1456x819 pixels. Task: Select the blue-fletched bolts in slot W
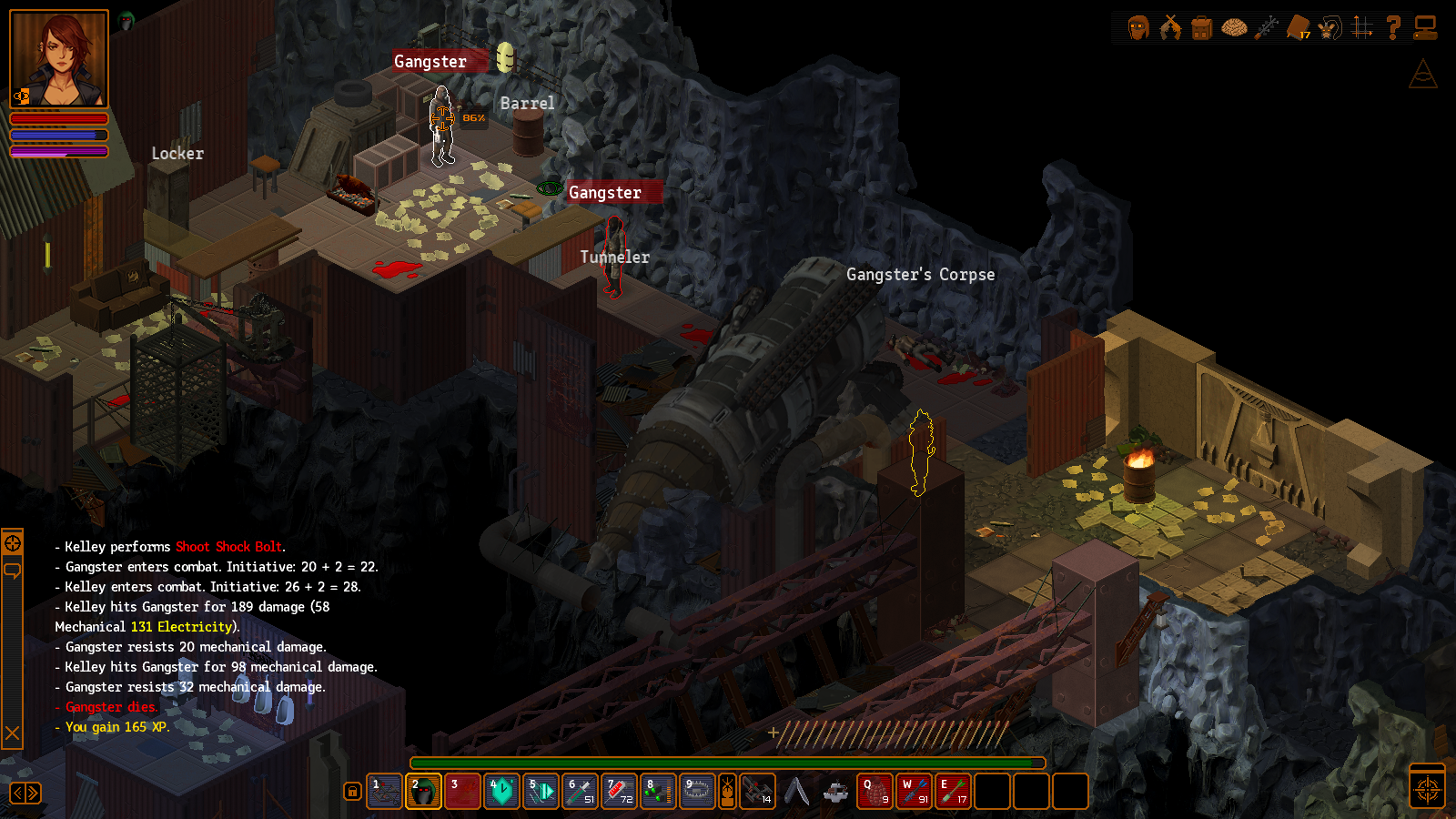(914, 792)
